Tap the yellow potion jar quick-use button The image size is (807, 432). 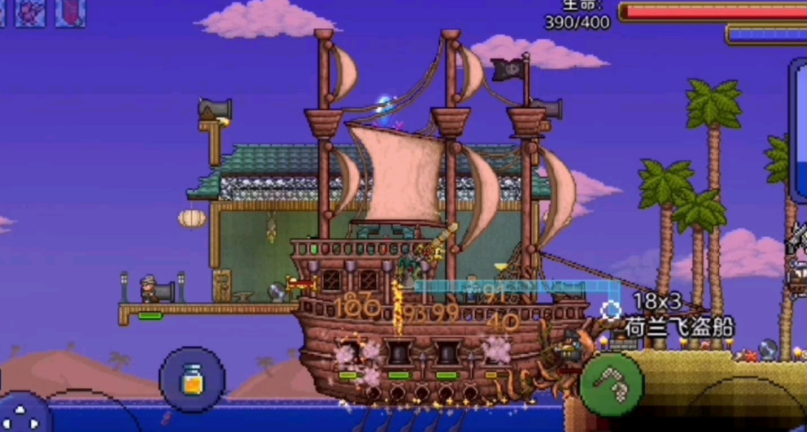tap(192, 379)
